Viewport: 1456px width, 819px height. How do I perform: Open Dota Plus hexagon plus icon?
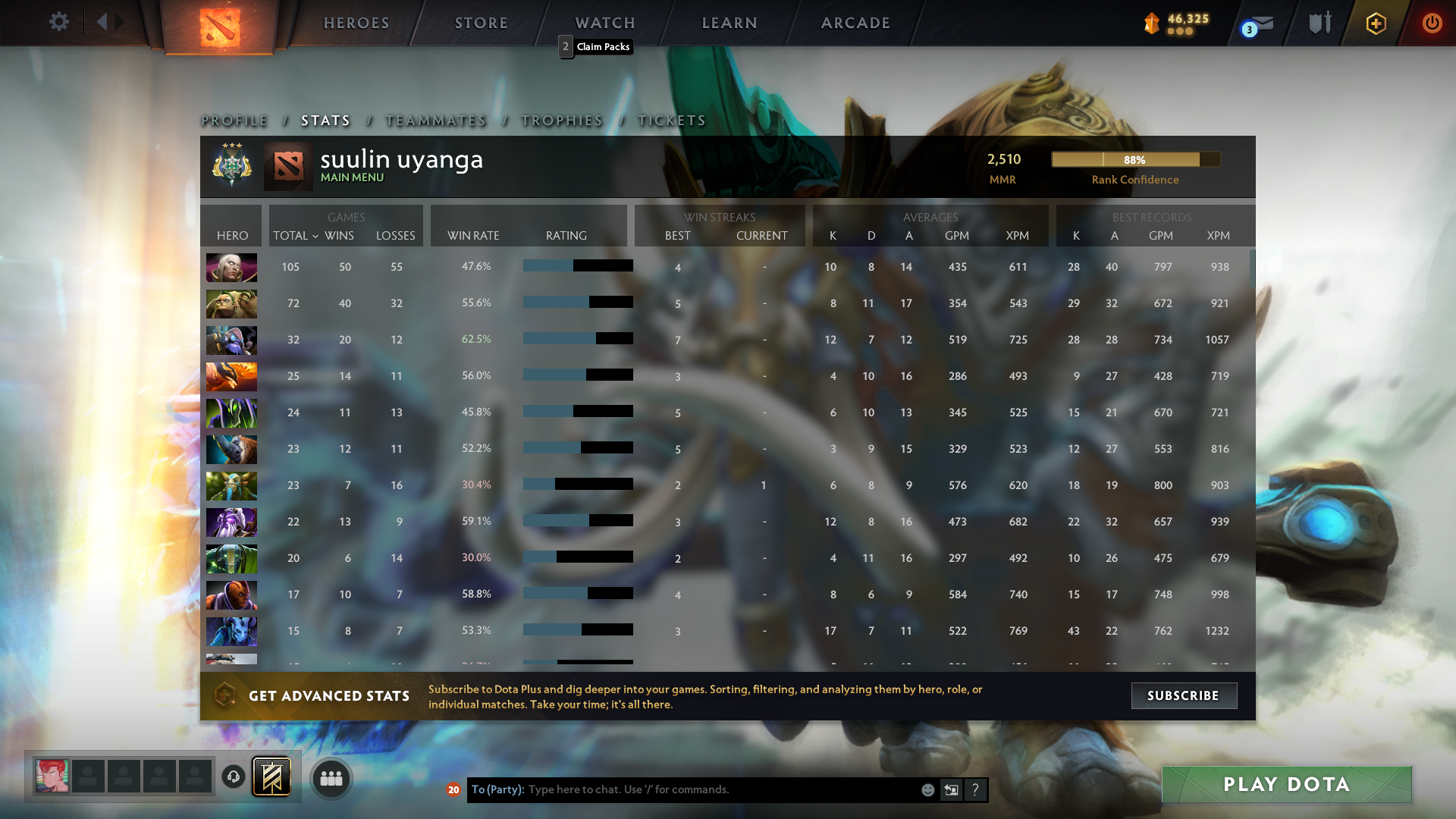click(x=1375, y=24)
